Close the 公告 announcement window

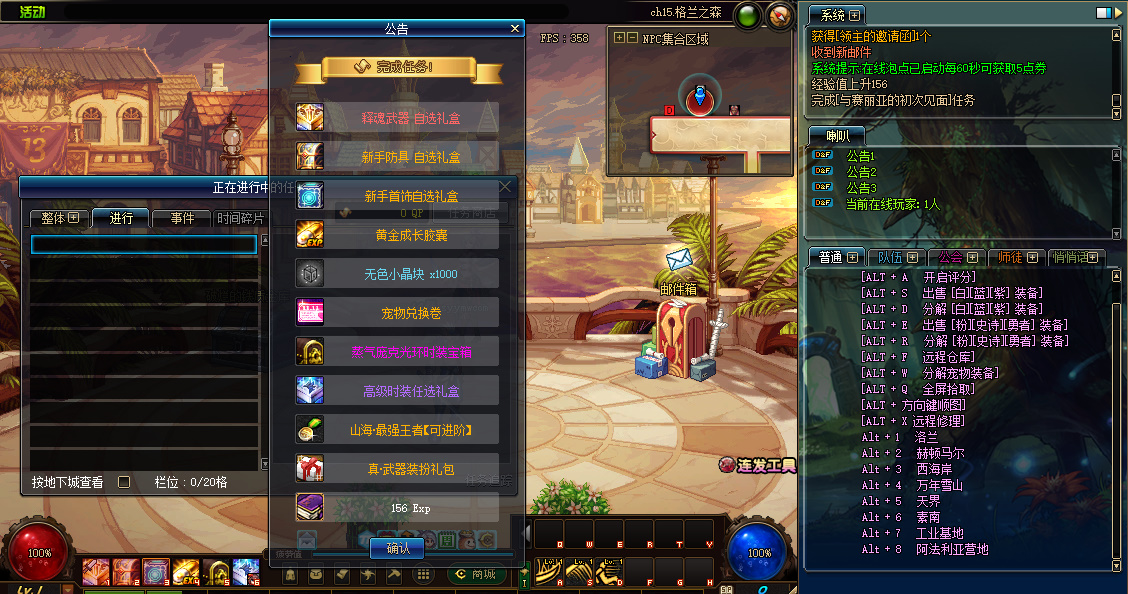tap(515, 29)
